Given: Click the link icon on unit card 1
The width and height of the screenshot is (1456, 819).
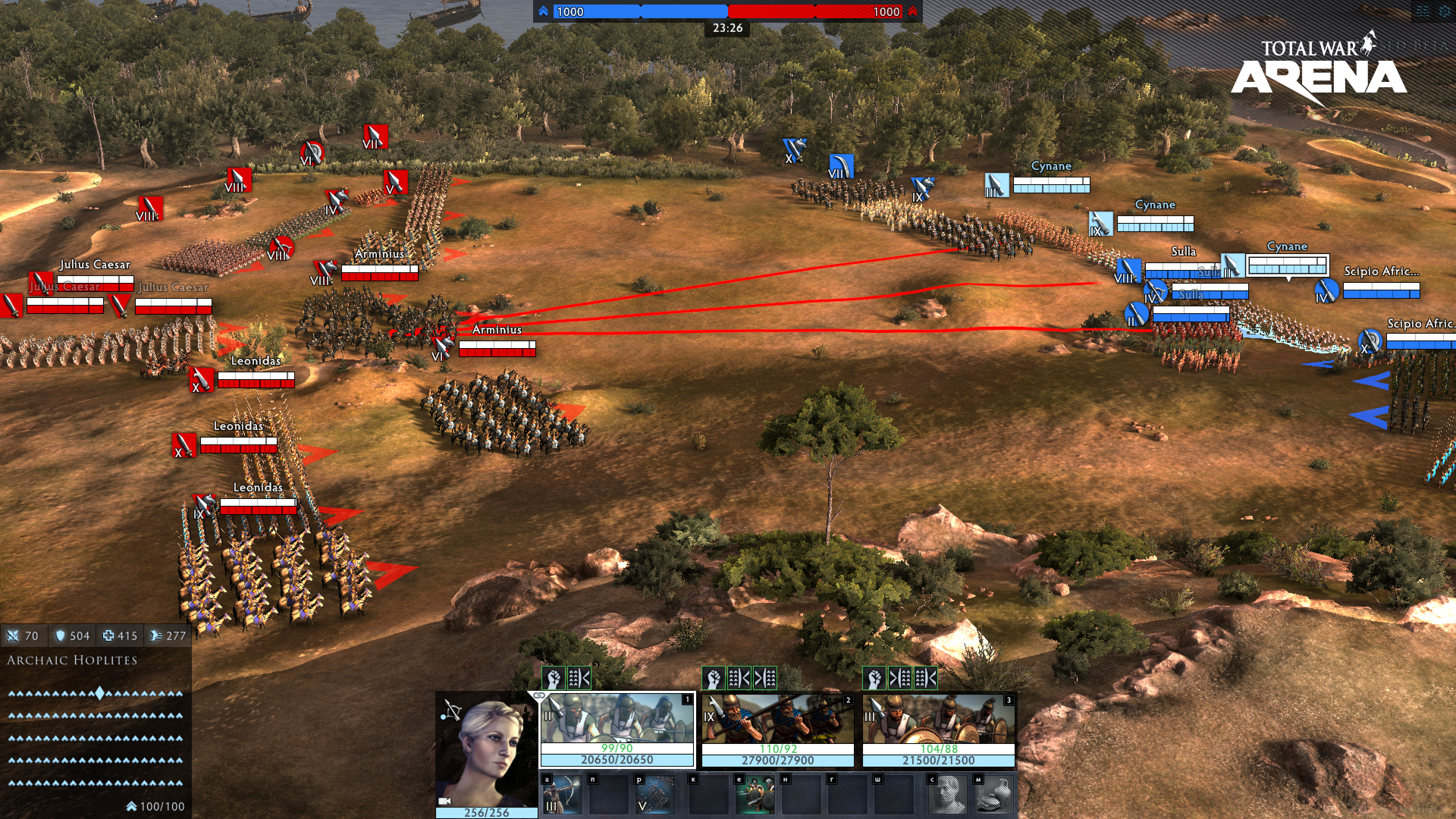Looking at the screenshot, I should 539,695.
